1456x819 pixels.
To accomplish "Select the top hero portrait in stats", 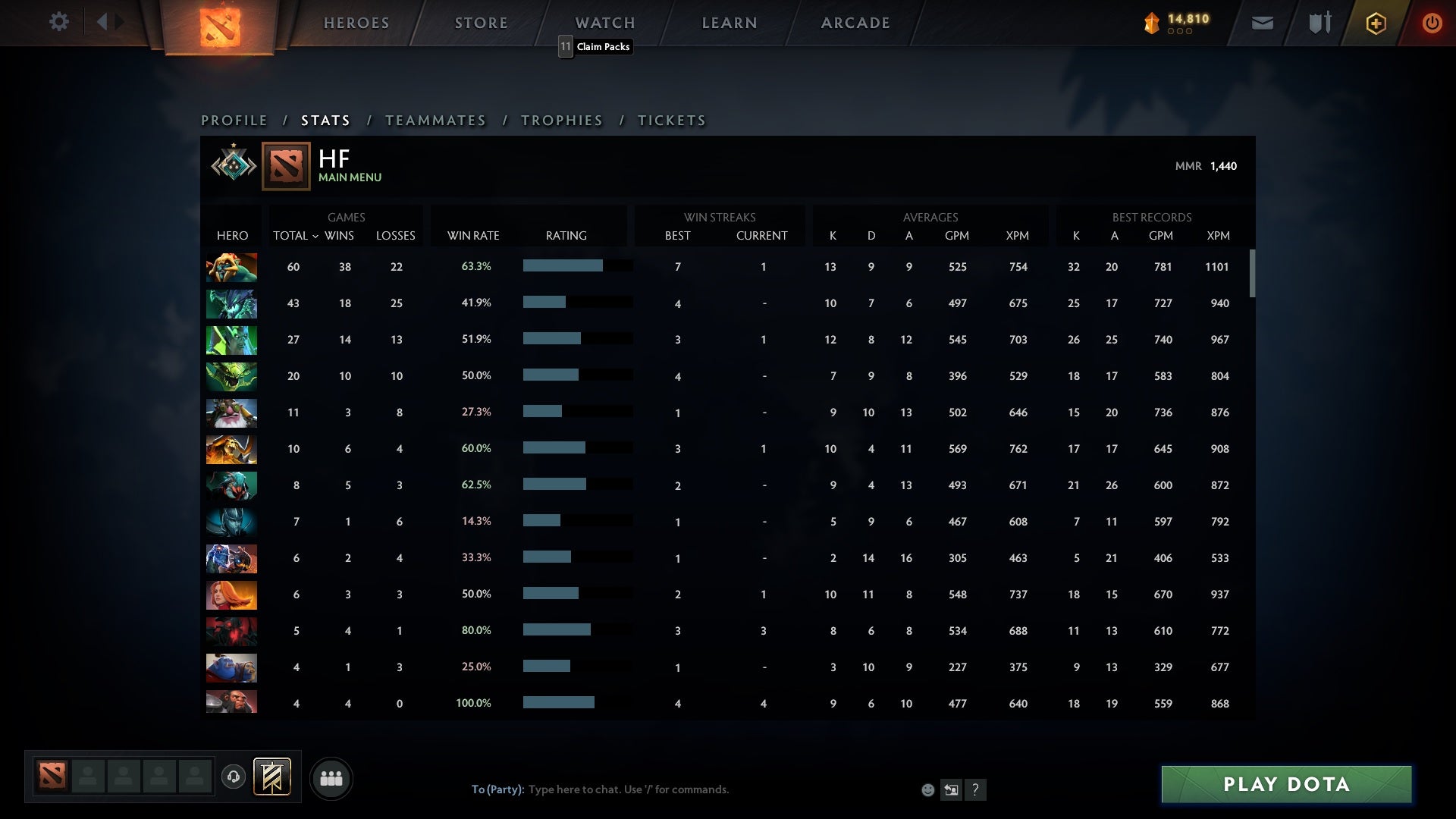I will click(x=231, y=267).
